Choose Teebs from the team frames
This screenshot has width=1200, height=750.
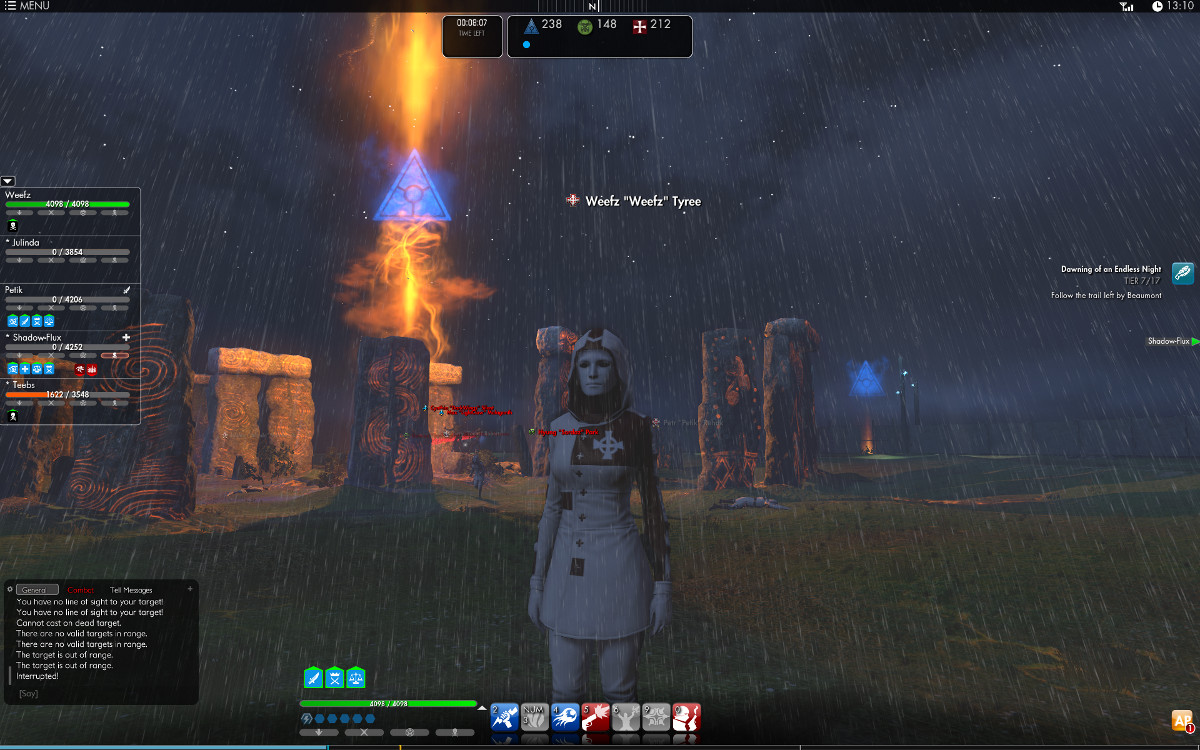coord(24,385)
